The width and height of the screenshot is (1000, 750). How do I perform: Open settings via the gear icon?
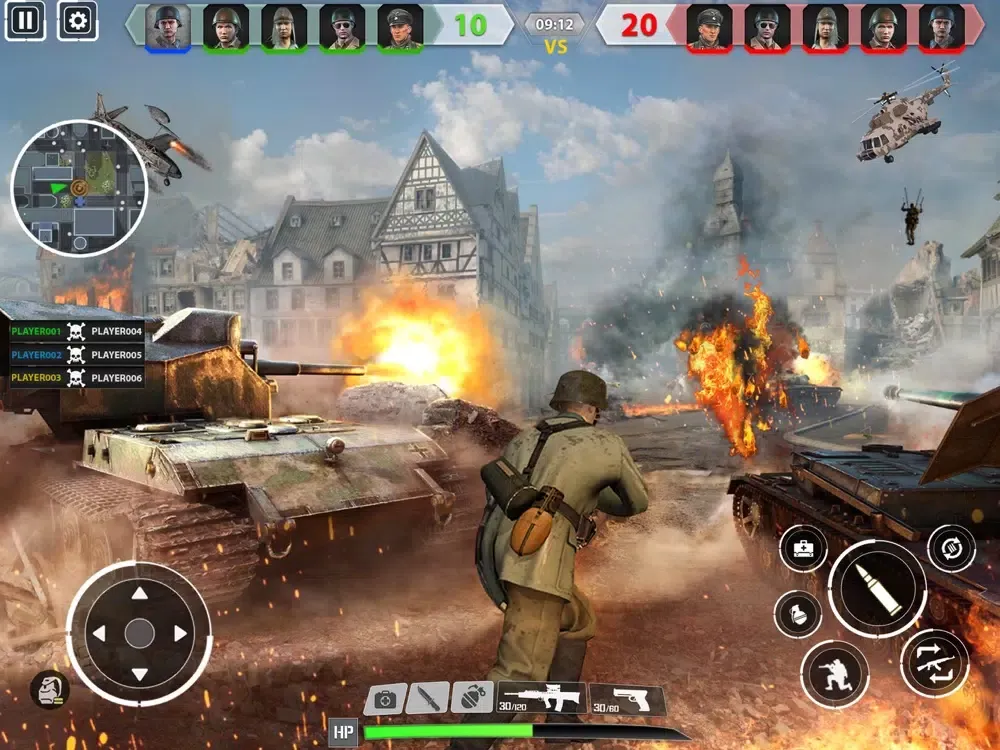[78, 19]
